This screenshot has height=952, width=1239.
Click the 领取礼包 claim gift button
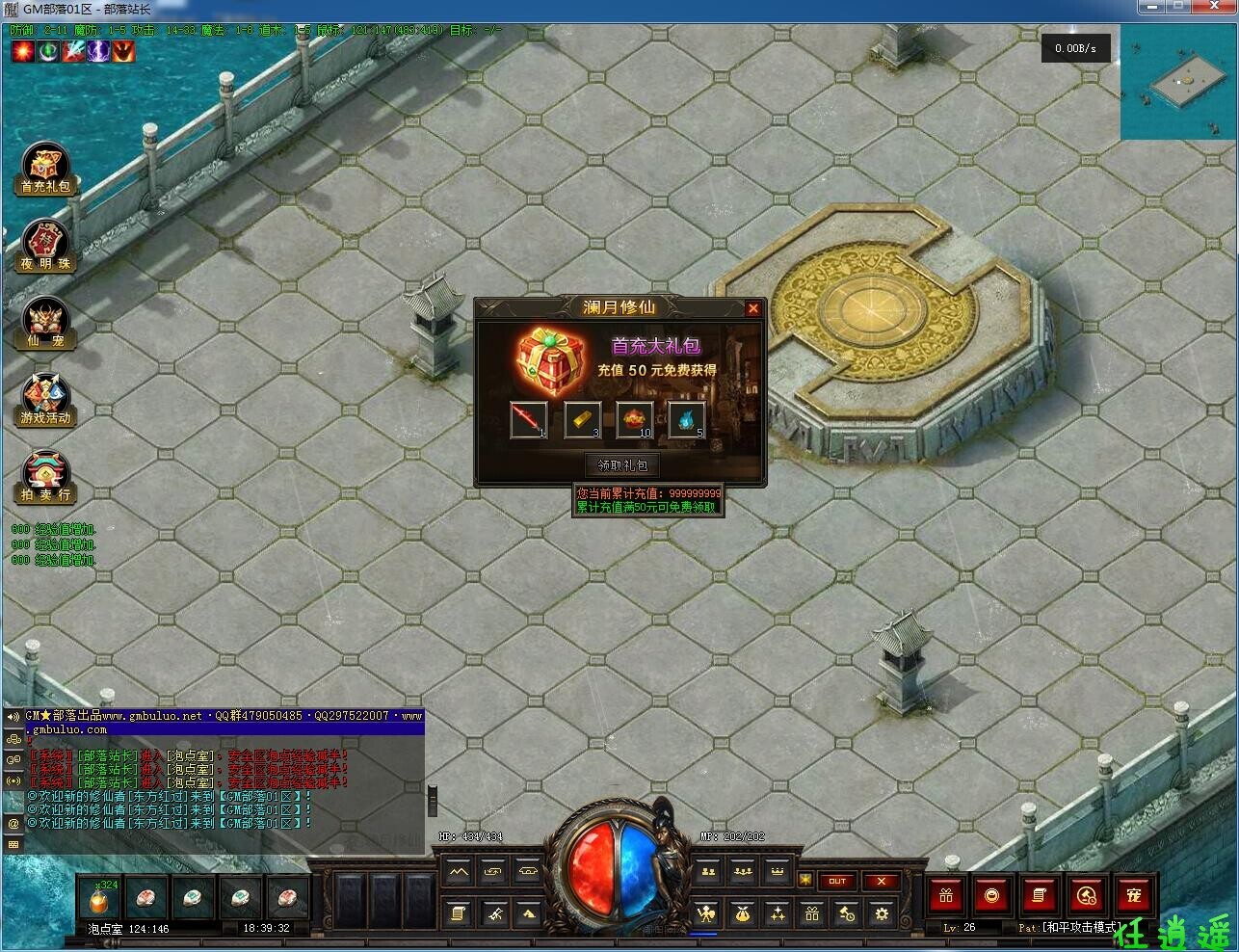pyautogui.click(x=620, y=464)
